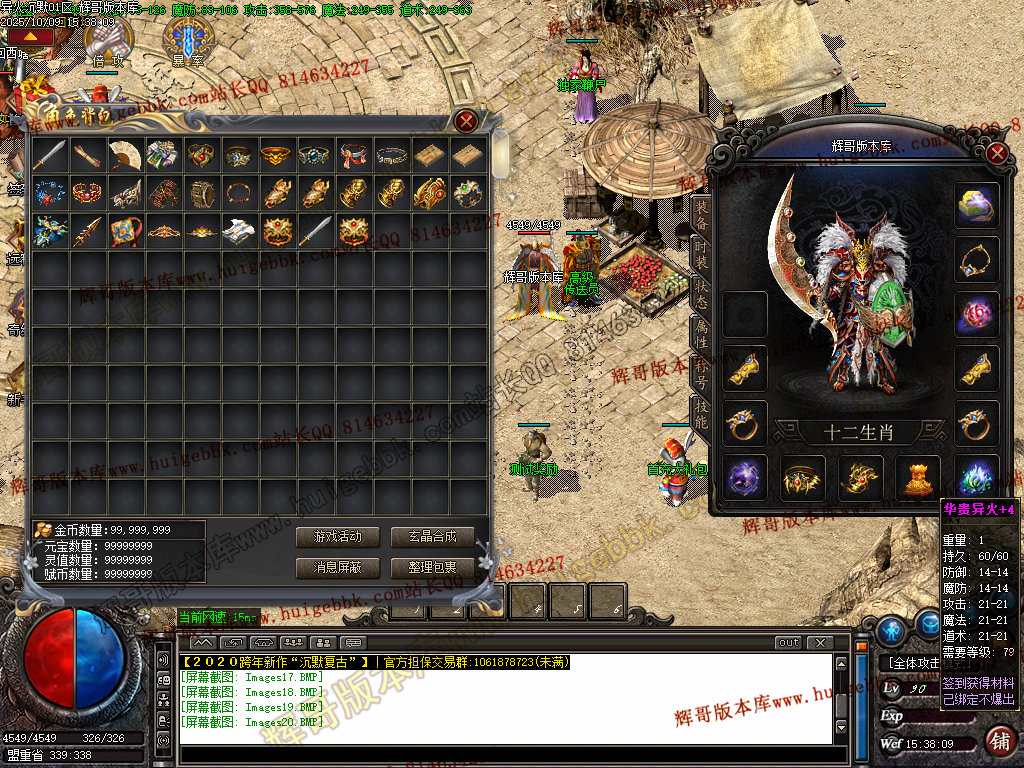The width and height of the screenshot is (1024, 768).
Task: Click the blue winged armor item
Action: point(49,230)
